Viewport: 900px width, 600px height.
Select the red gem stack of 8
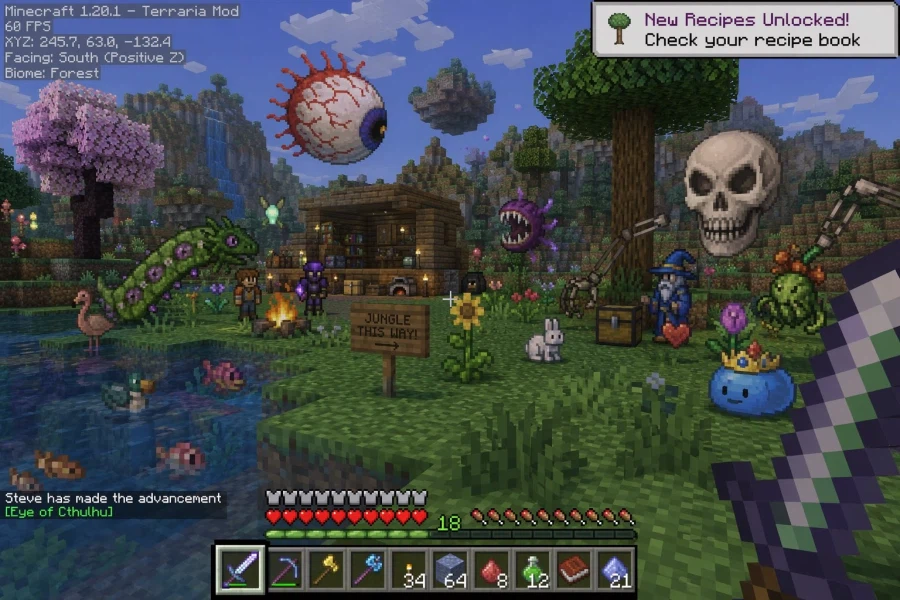(x=491, y=569)
